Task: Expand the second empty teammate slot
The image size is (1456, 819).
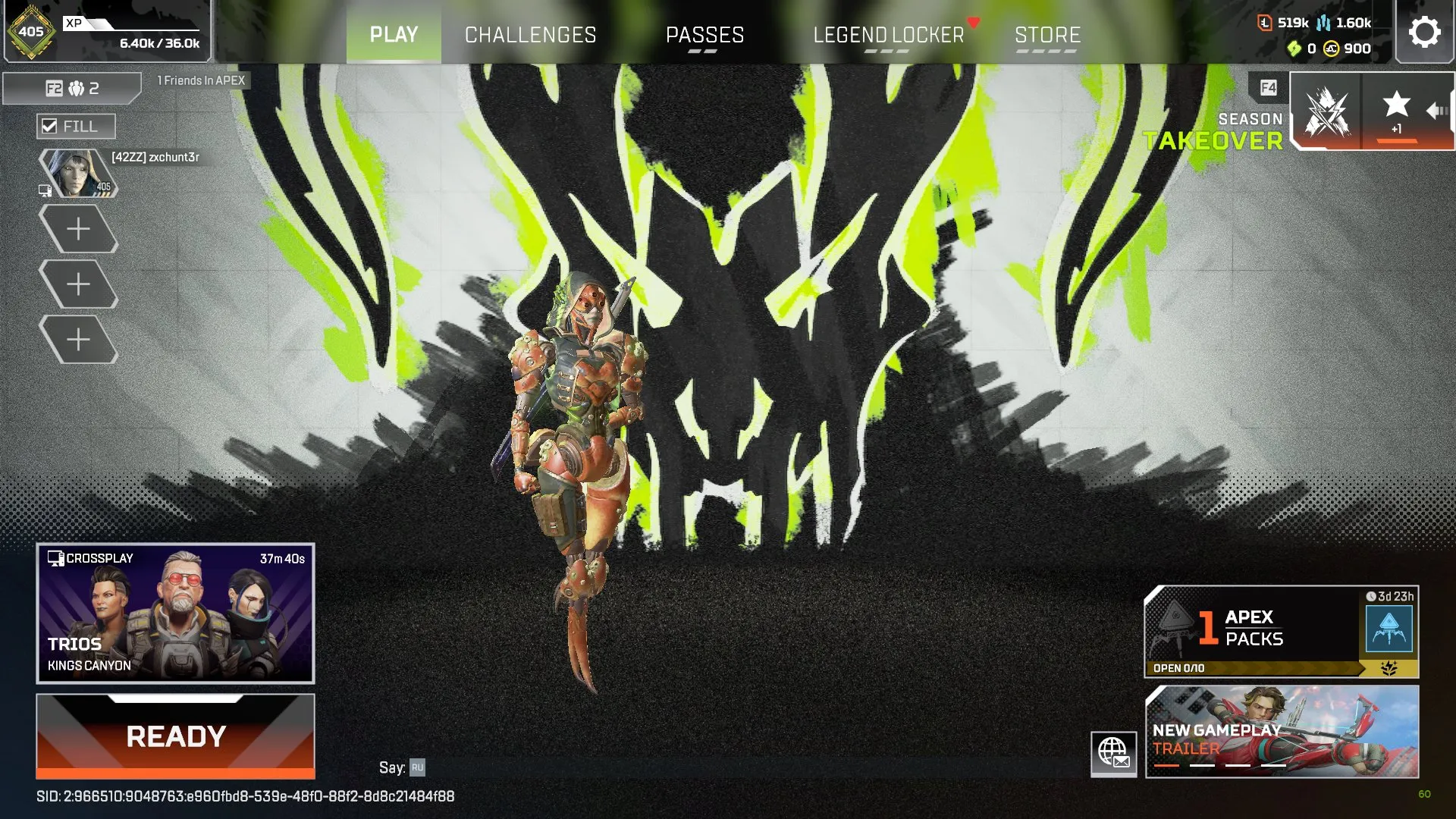Action: point(78,284)
